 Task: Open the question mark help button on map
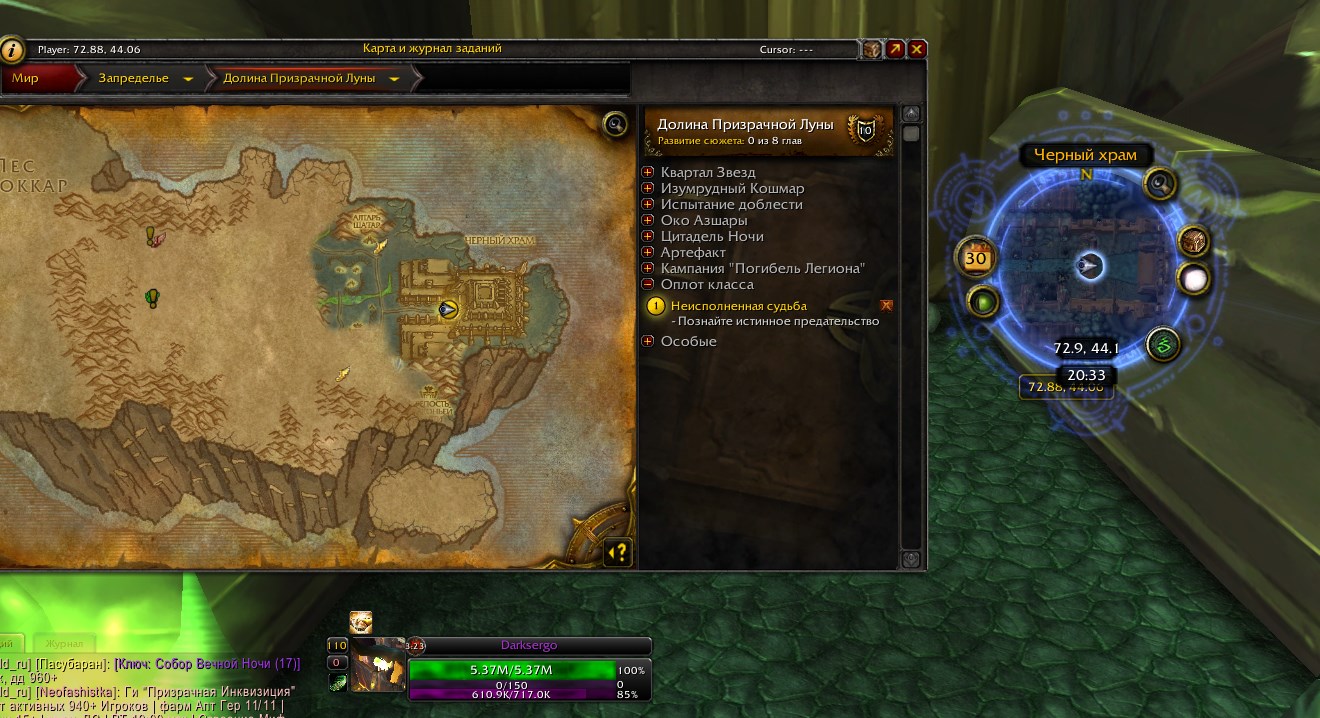pos(618,551)
